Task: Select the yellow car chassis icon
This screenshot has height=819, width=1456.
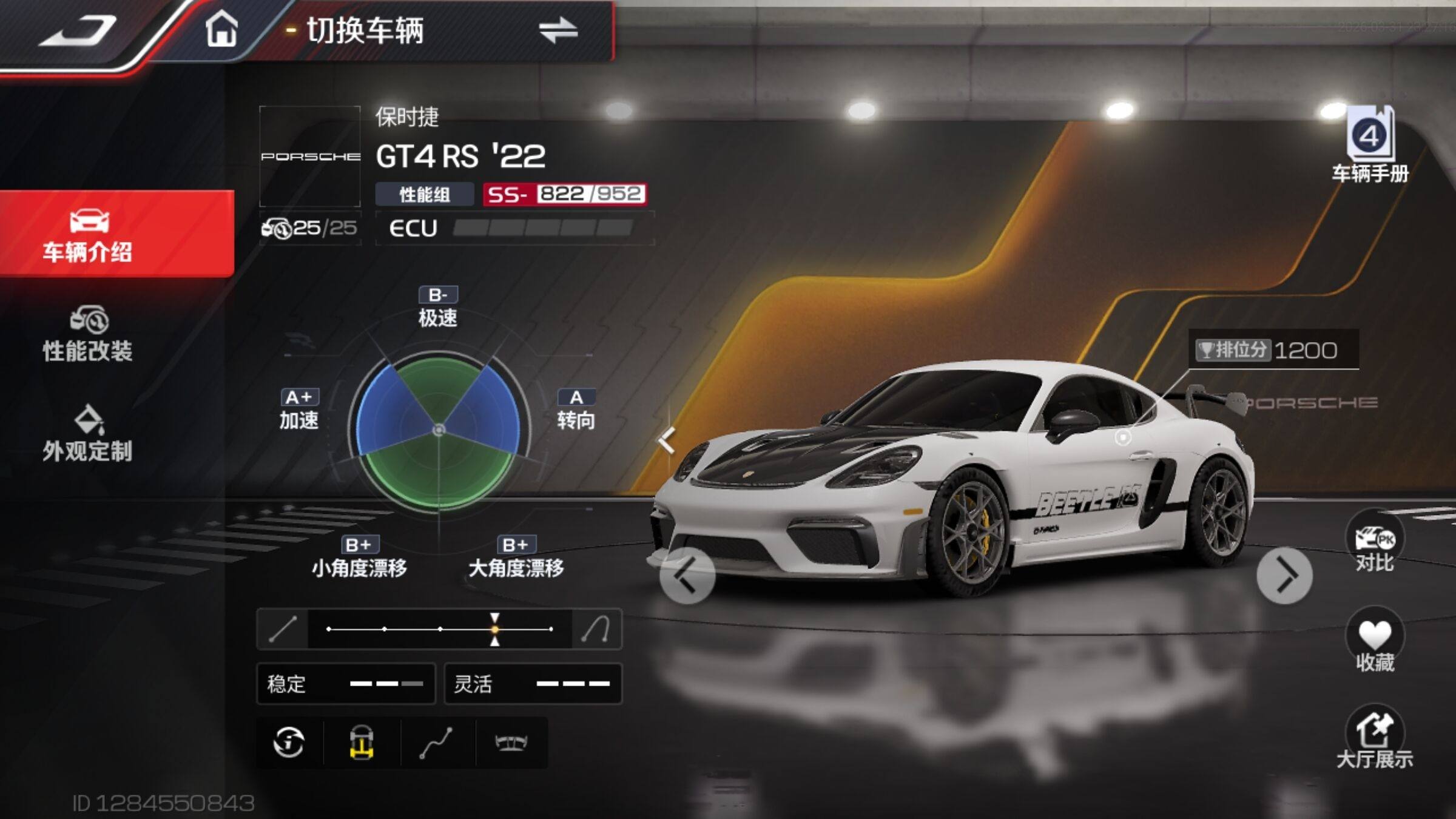Action: (x=362, y=742)
